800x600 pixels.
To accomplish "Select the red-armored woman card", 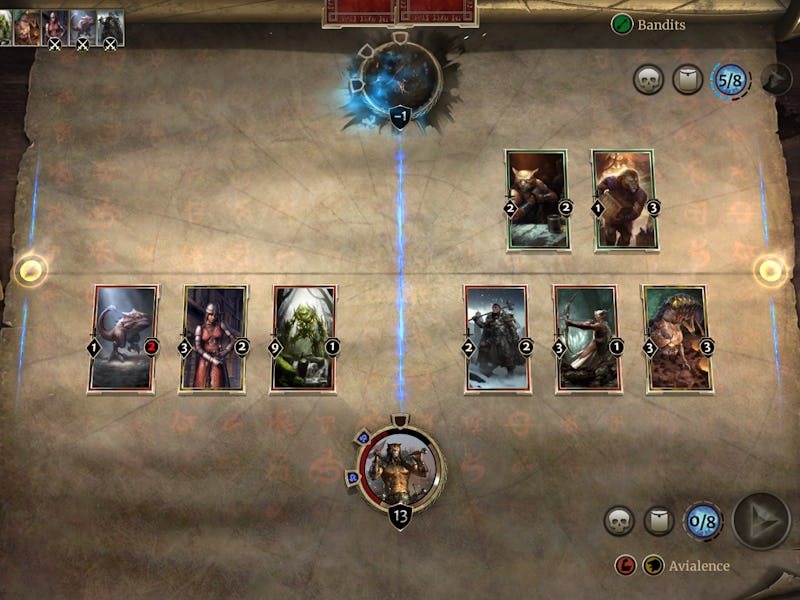I will 214,337.
